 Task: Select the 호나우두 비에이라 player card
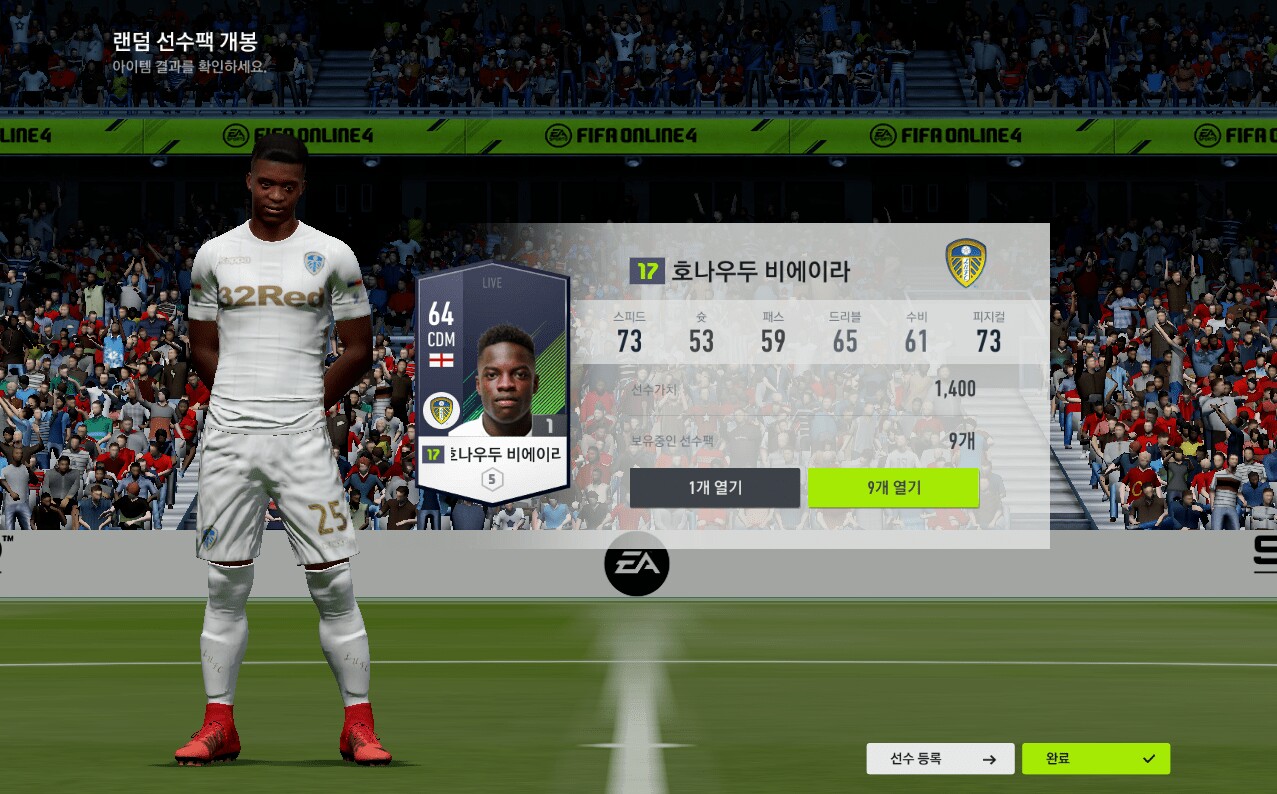(492, 383)
